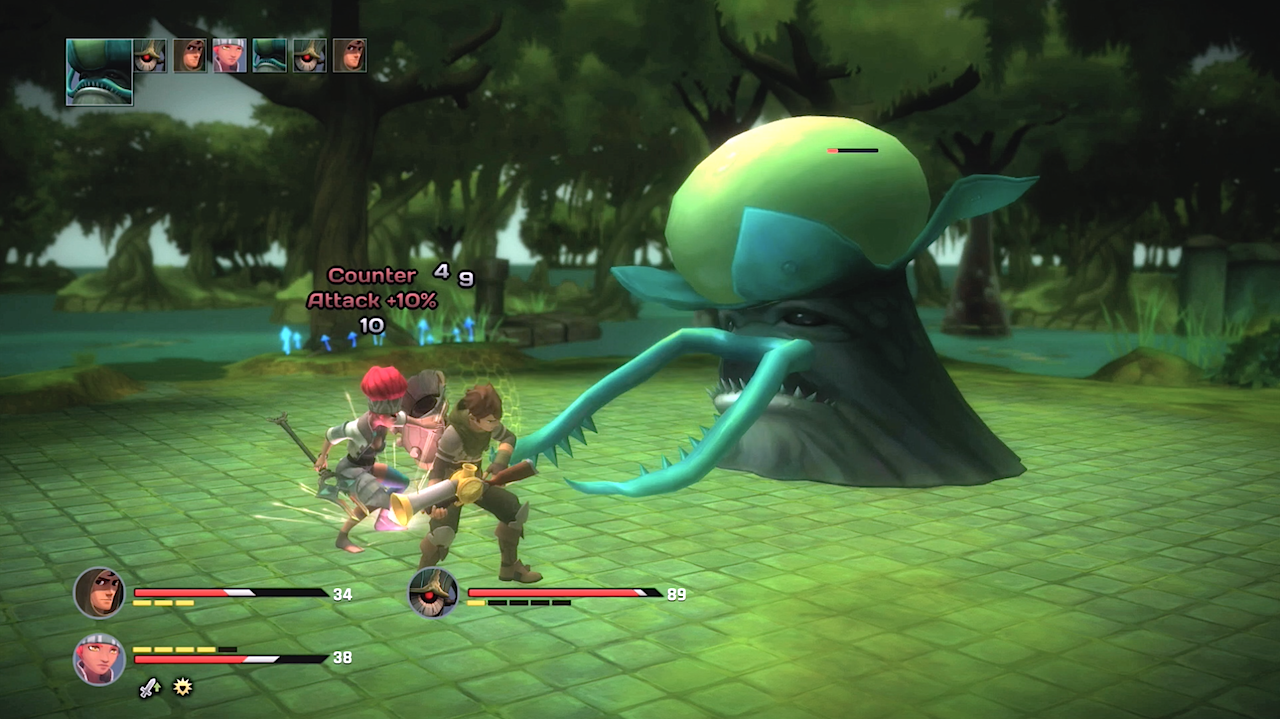Select the red-eyed robot's round party portrait
The width and height of the screenshot is (1280, 719).
[433, 593]
